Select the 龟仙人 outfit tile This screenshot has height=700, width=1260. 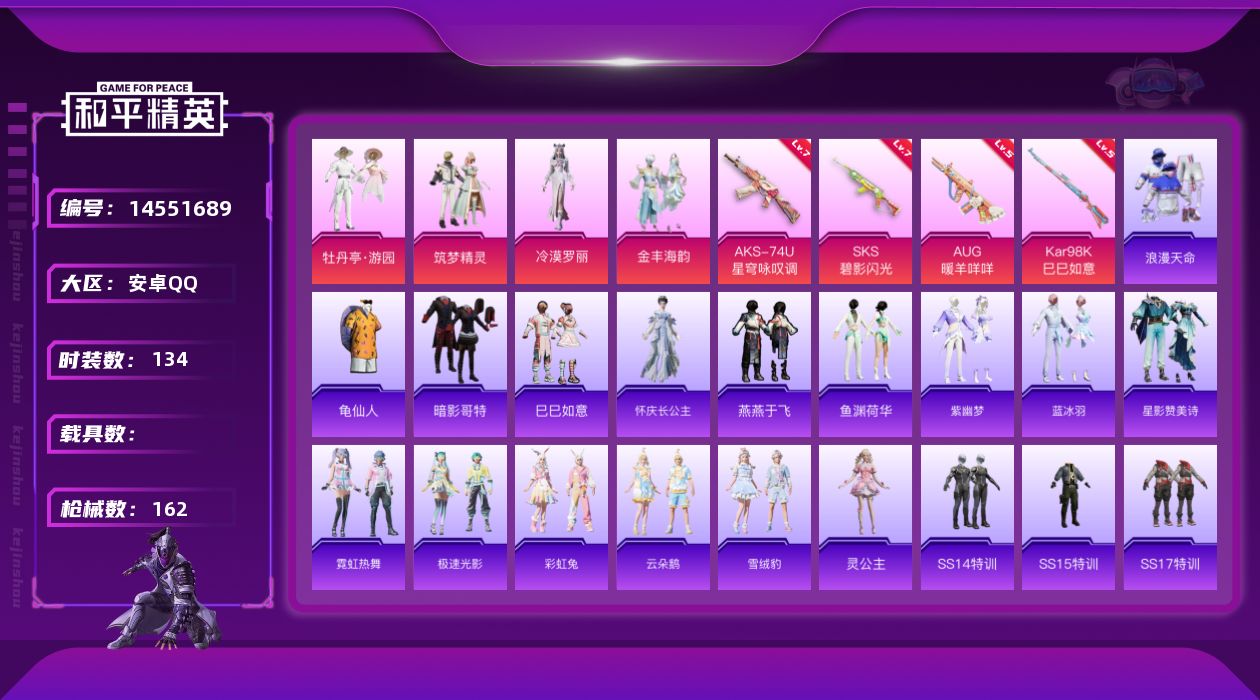358,364
